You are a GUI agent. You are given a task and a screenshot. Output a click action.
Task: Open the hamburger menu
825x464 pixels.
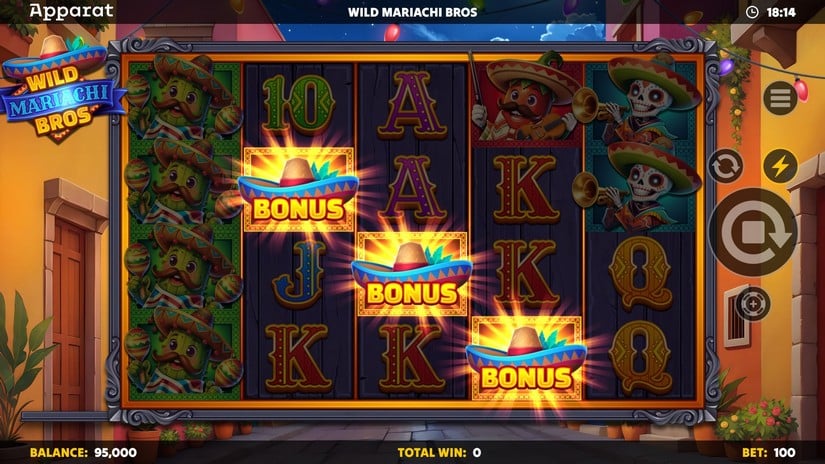[x=779, y=98]
